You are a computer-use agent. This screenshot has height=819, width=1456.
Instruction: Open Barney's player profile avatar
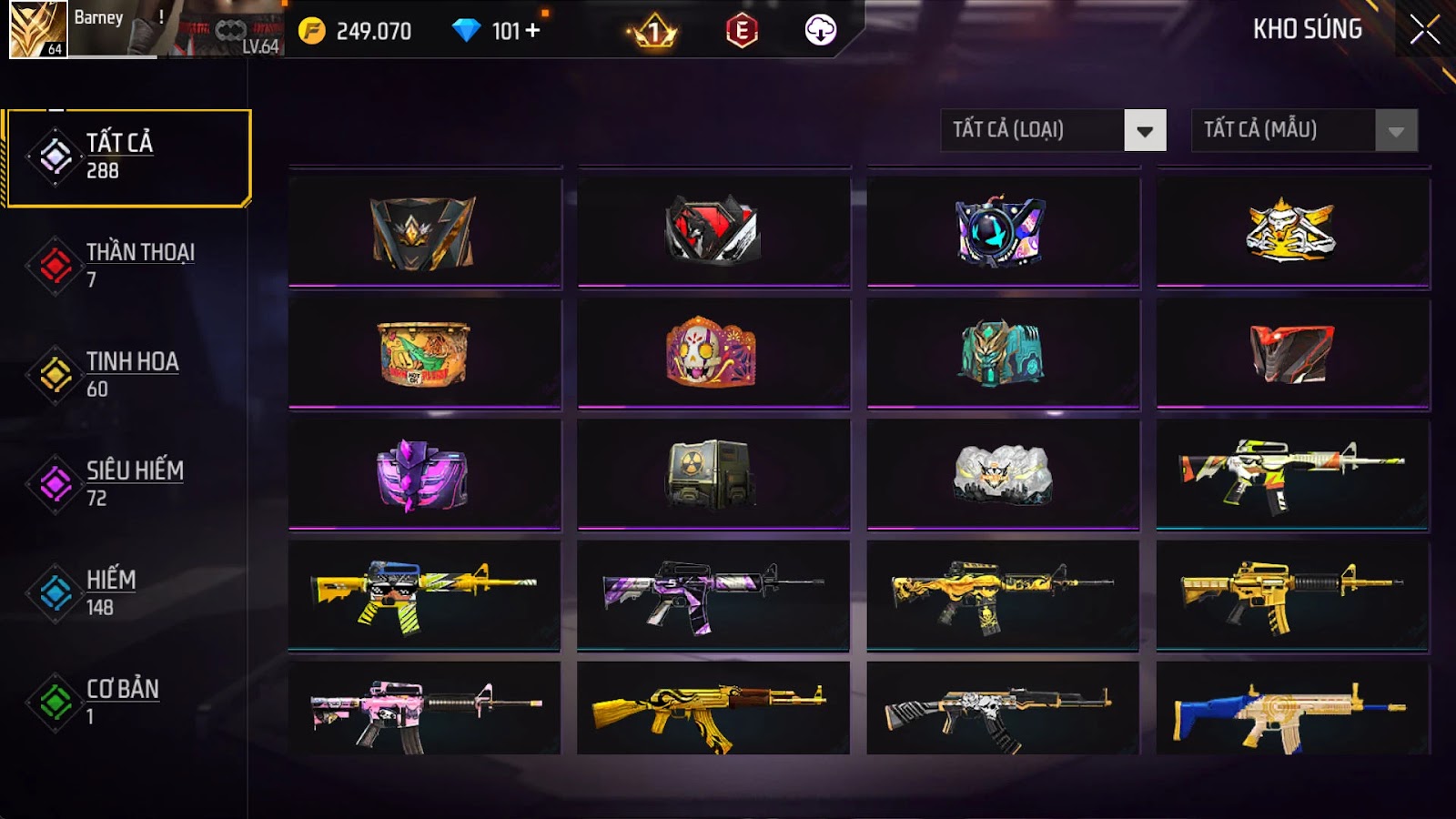click(38, 29)
